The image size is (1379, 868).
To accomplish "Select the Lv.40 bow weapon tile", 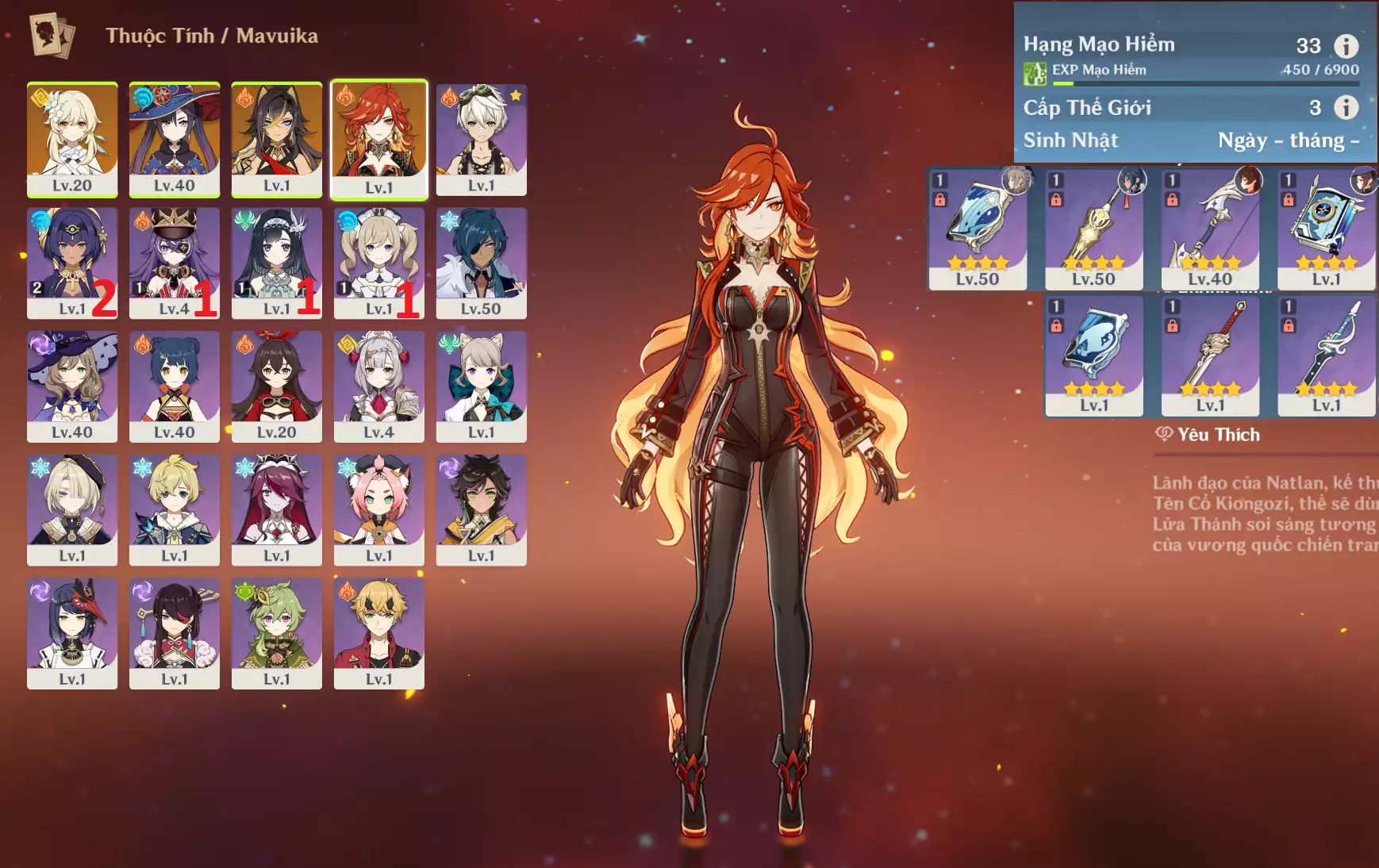I will 1210,229.
